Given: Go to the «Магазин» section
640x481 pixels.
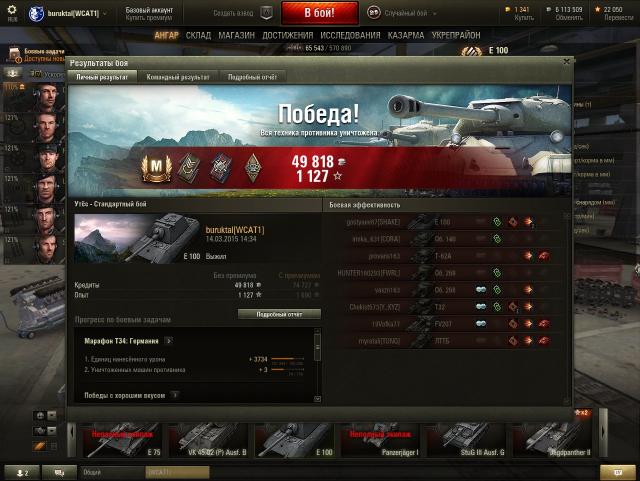Looking at the screenshot, I should [x=235, y=35].
